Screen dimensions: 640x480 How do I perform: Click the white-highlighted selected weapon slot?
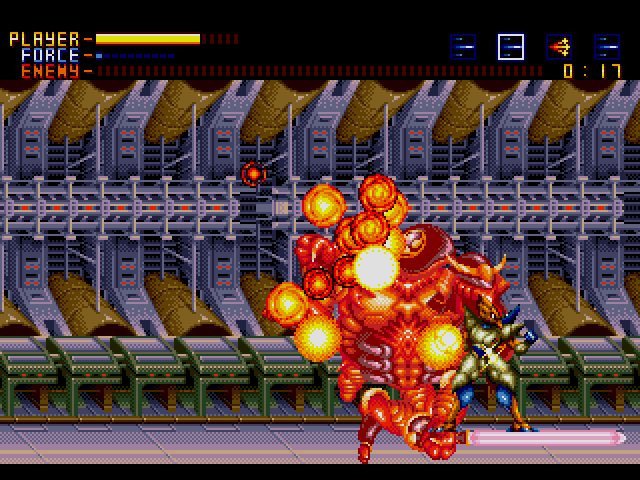511,46
